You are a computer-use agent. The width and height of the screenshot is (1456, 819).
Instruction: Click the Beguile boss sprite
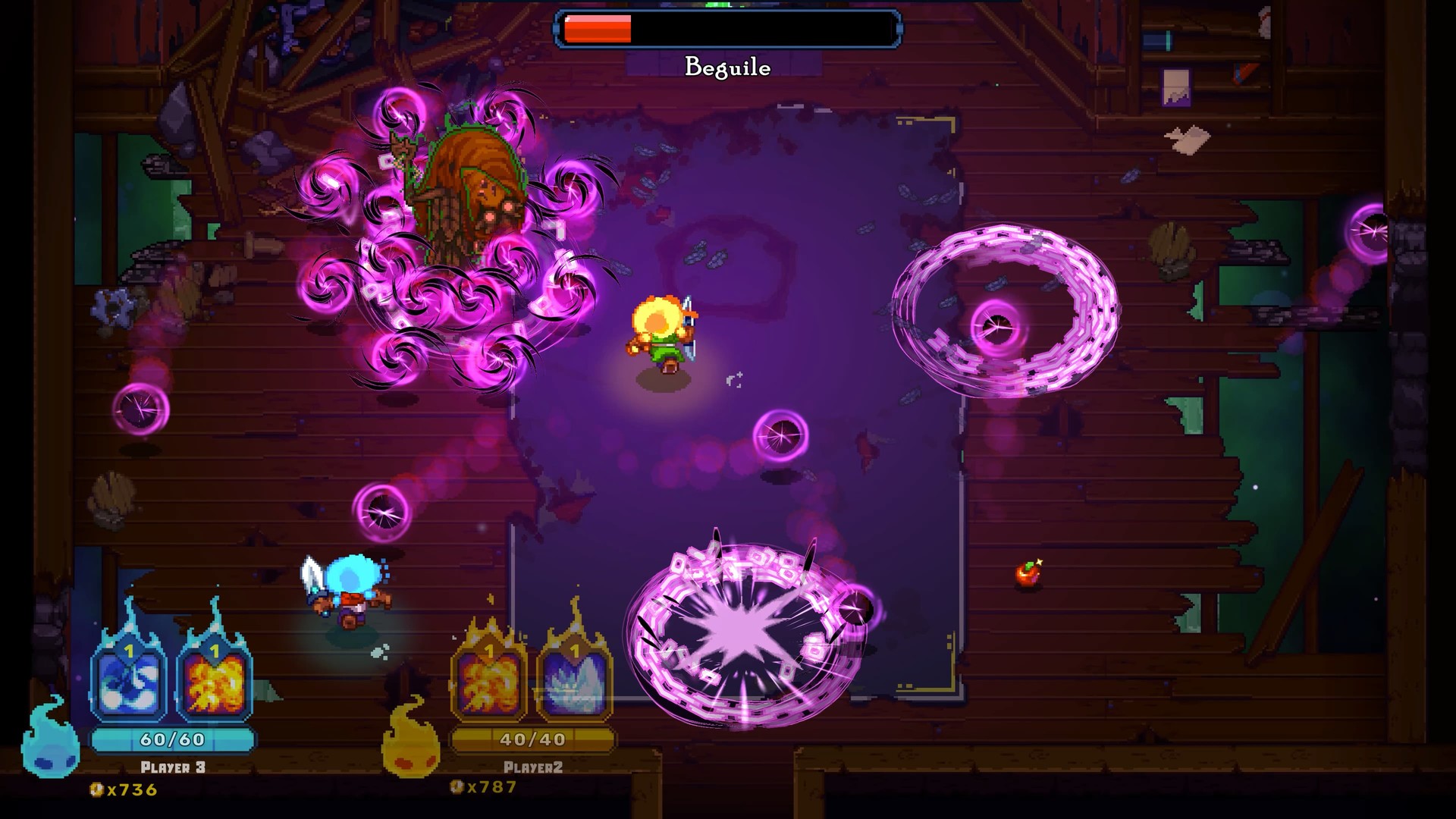click(466, 182)
